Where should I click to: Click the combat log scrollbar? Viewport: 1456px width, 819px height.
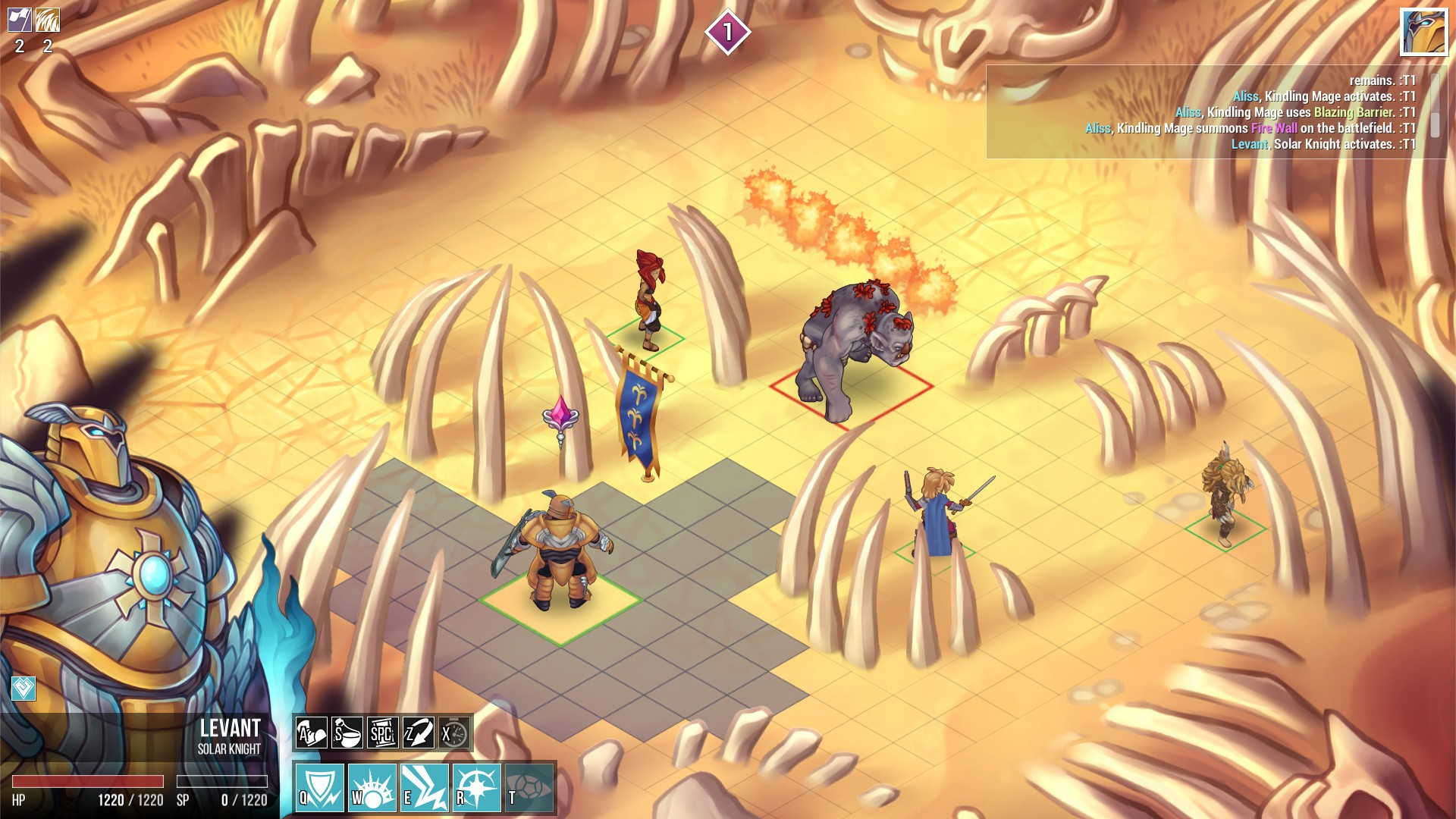[x=1435, y=106]
